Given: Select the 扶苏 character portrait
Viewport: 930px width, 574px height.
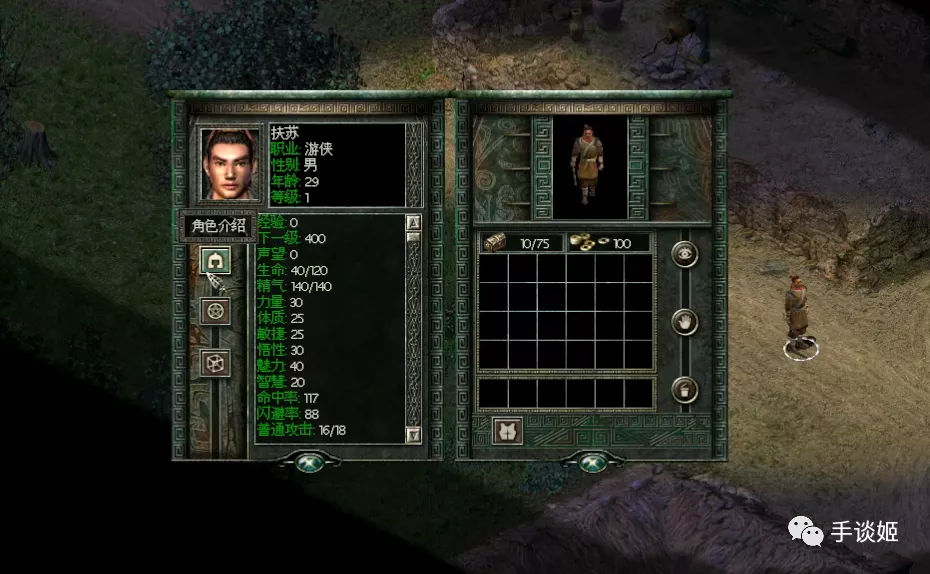Looking at the screenshot, I should [x=228, y=162].
